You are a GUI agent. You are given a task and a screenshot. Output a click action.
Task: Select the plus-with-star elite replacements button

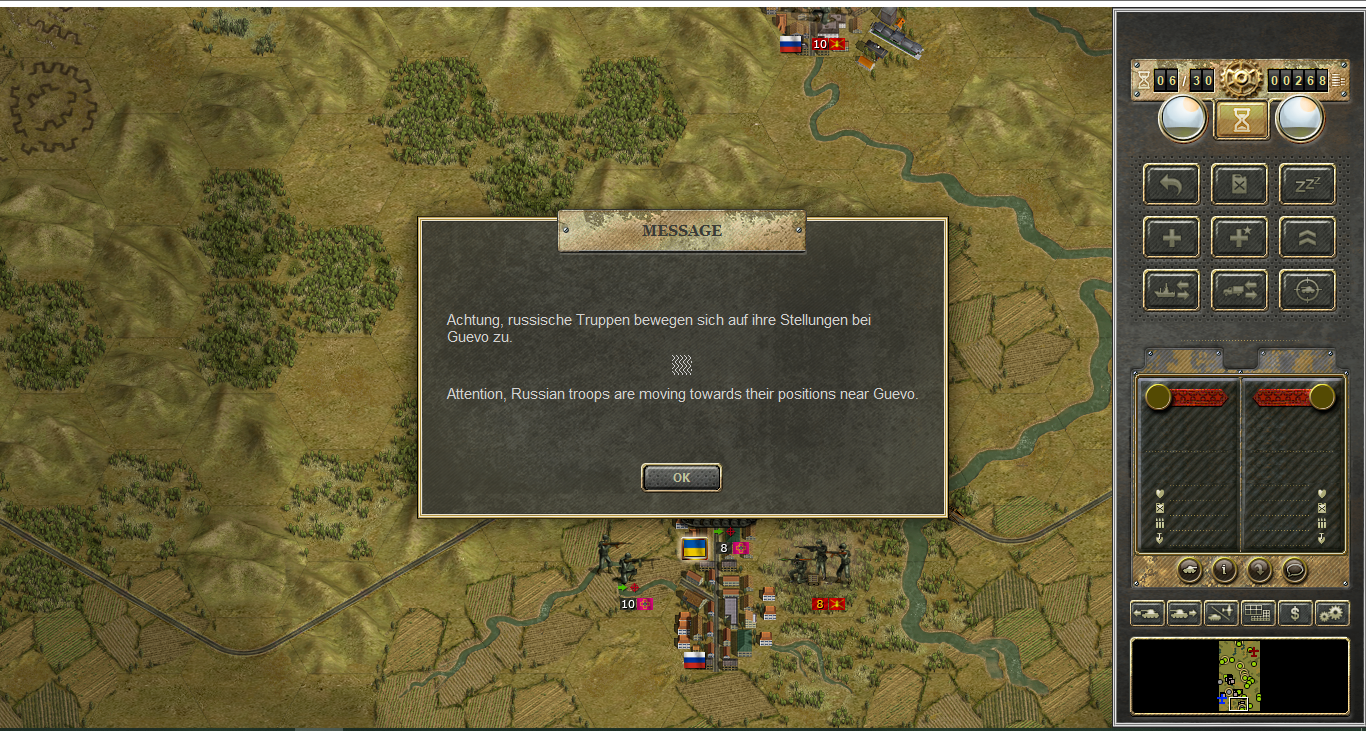click(x=1239, y=237)
